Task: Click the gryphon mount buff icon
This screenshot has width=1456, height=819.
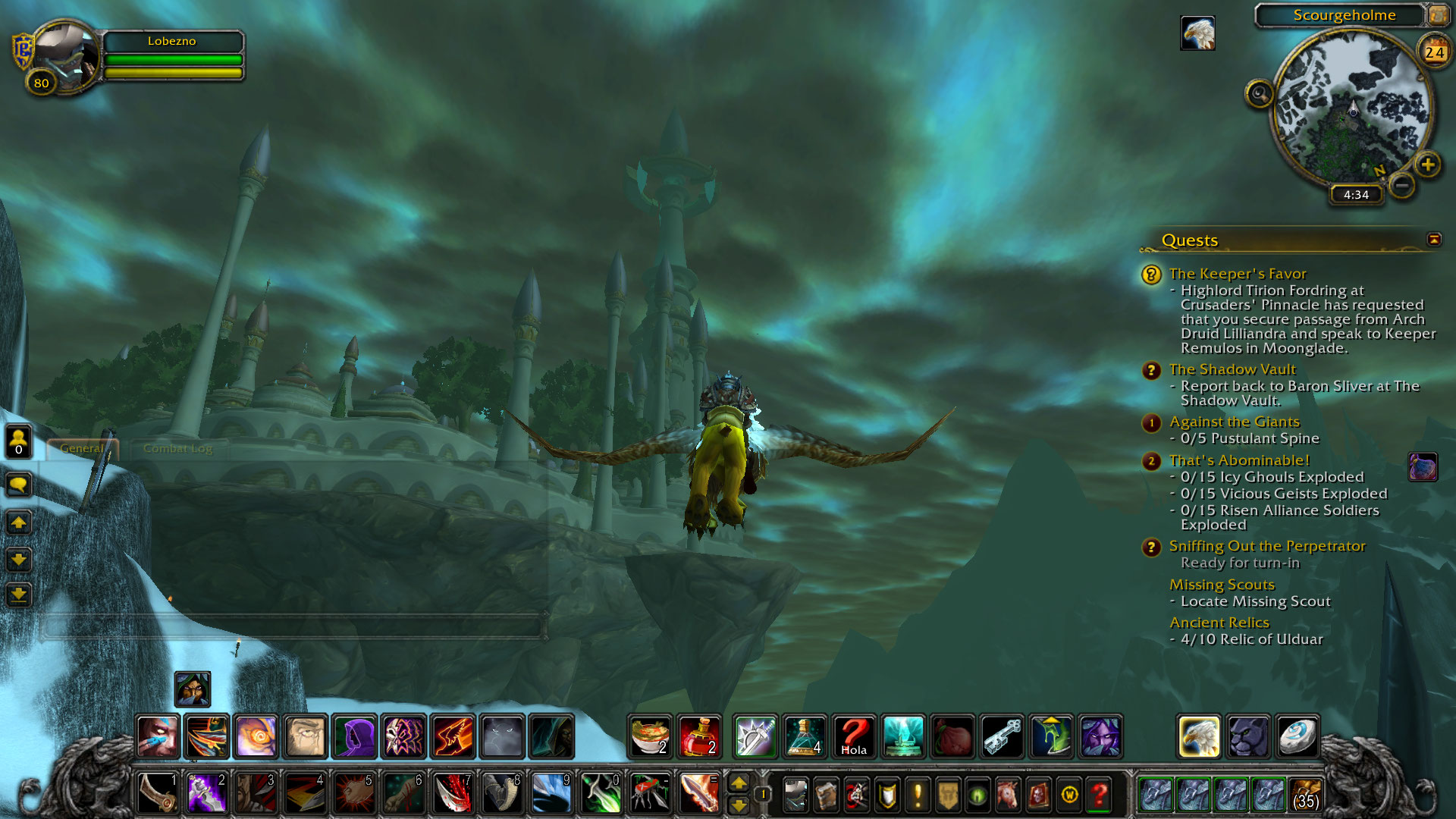Action: click(1197, 33)
